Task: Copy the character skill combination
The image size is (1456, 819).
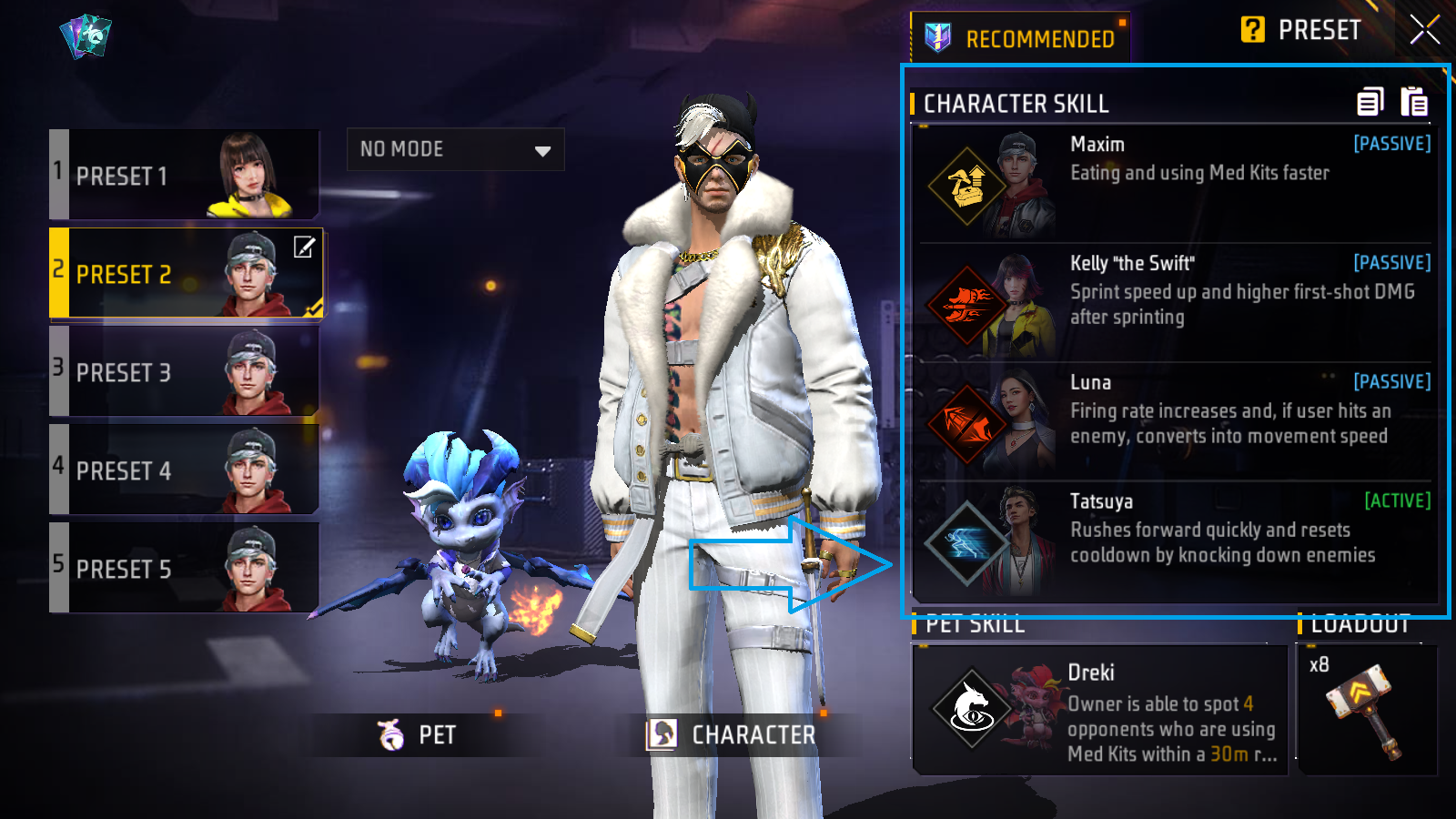Action: click(1370, 102)
